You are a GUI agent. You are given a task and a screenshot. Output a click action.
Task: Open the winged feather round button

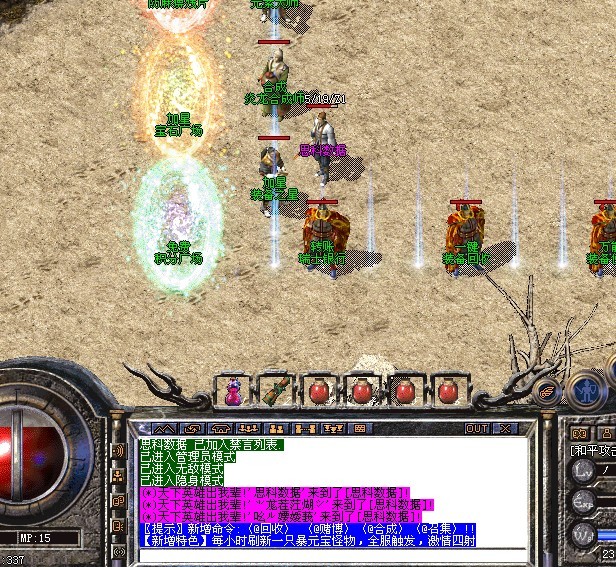click(546, 390)
